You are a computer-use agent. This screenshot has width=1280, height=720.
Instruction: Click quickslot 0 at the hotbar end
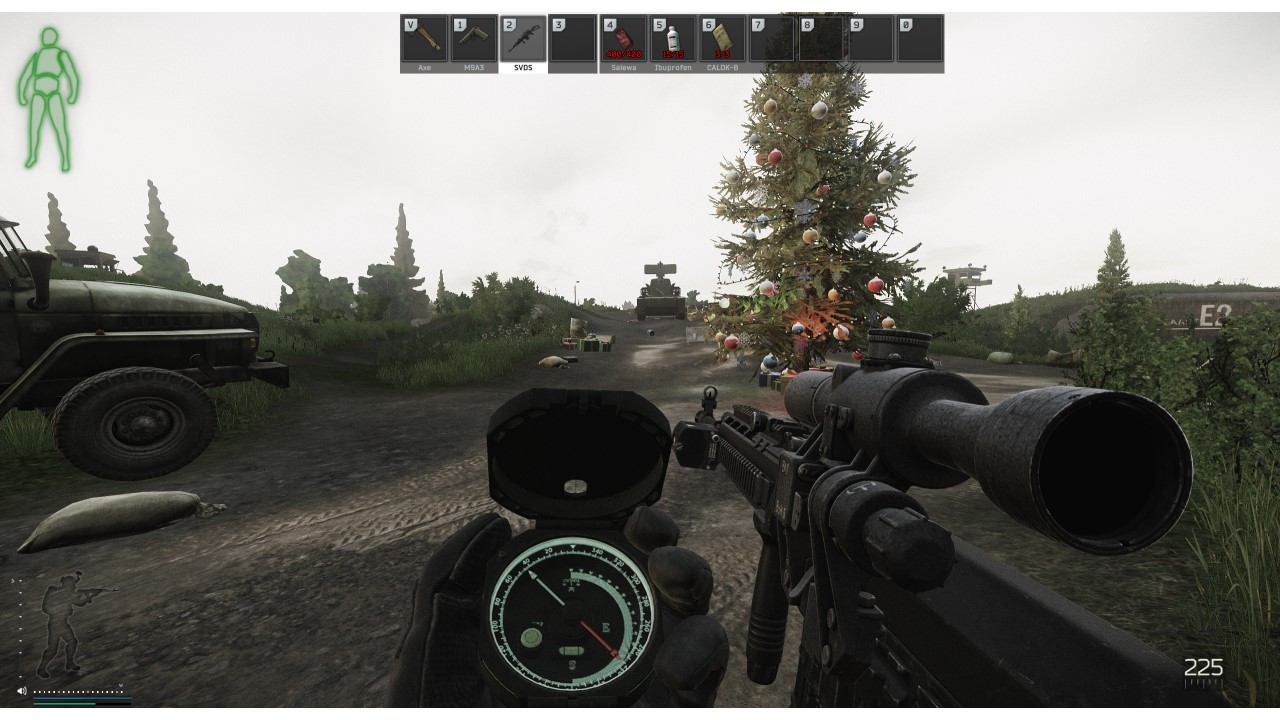922,38
